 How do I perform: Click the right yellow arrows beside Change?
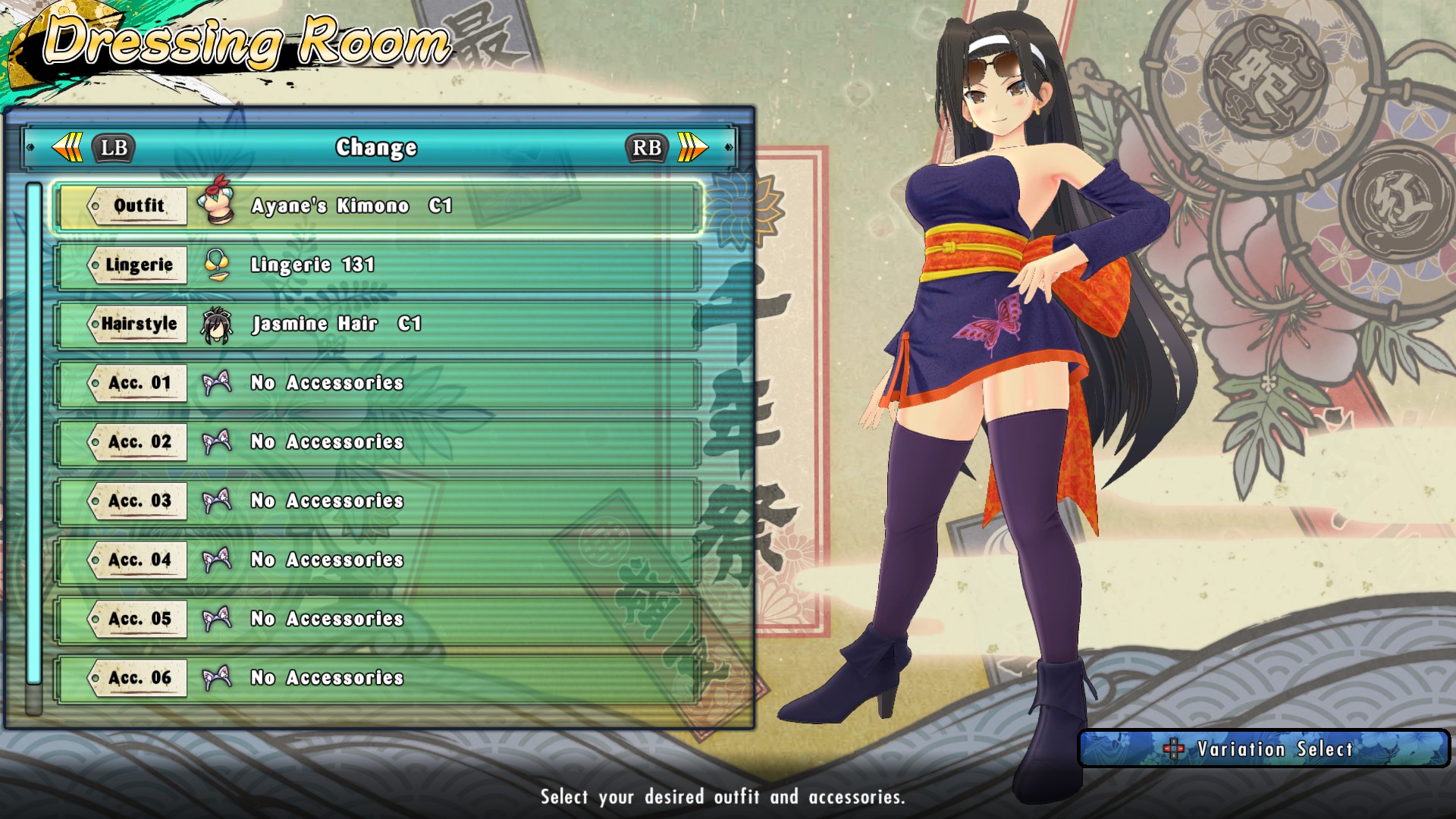692,147
